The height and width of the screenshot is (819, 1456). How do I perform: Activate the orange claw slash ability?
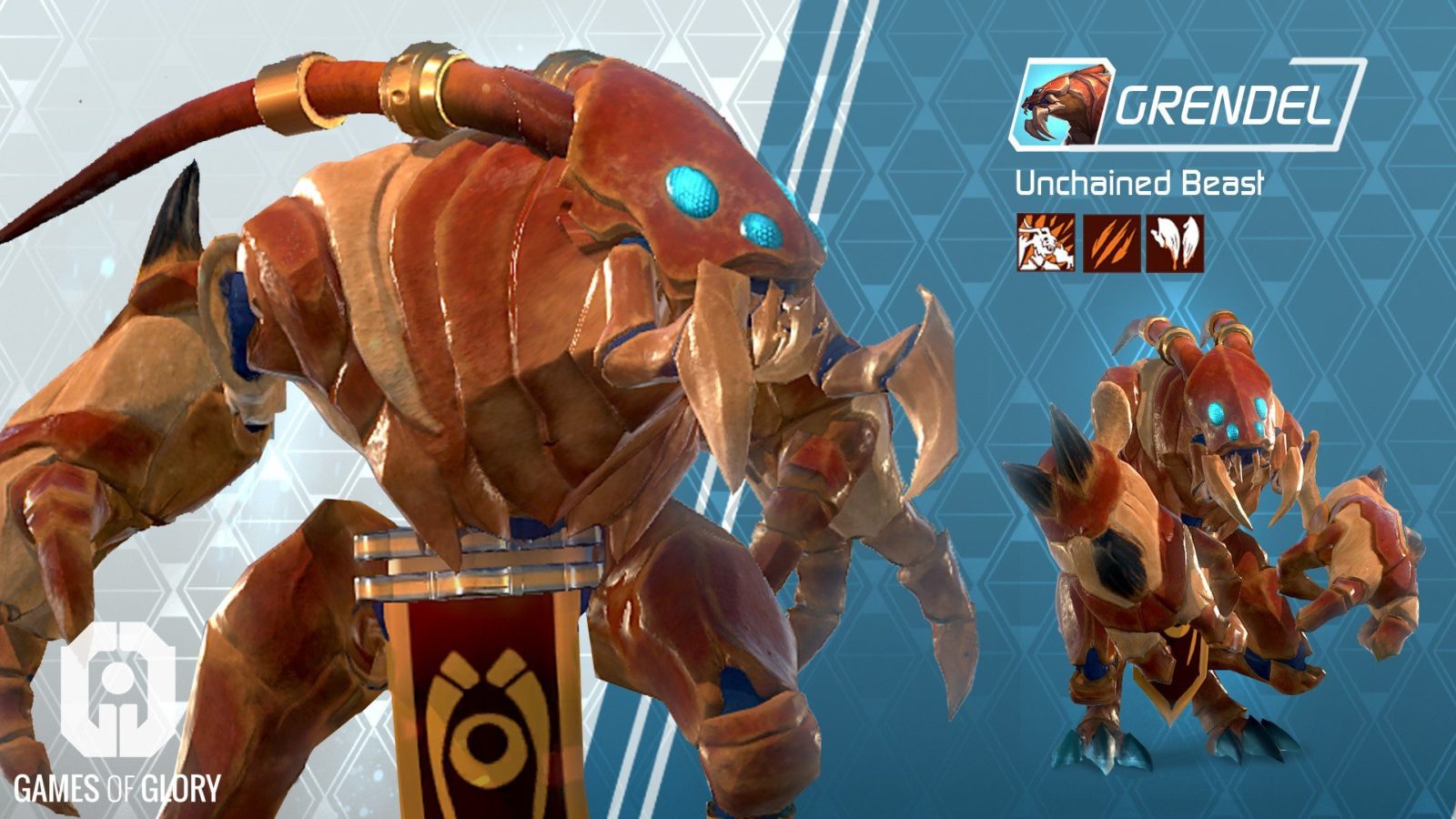1111,243
